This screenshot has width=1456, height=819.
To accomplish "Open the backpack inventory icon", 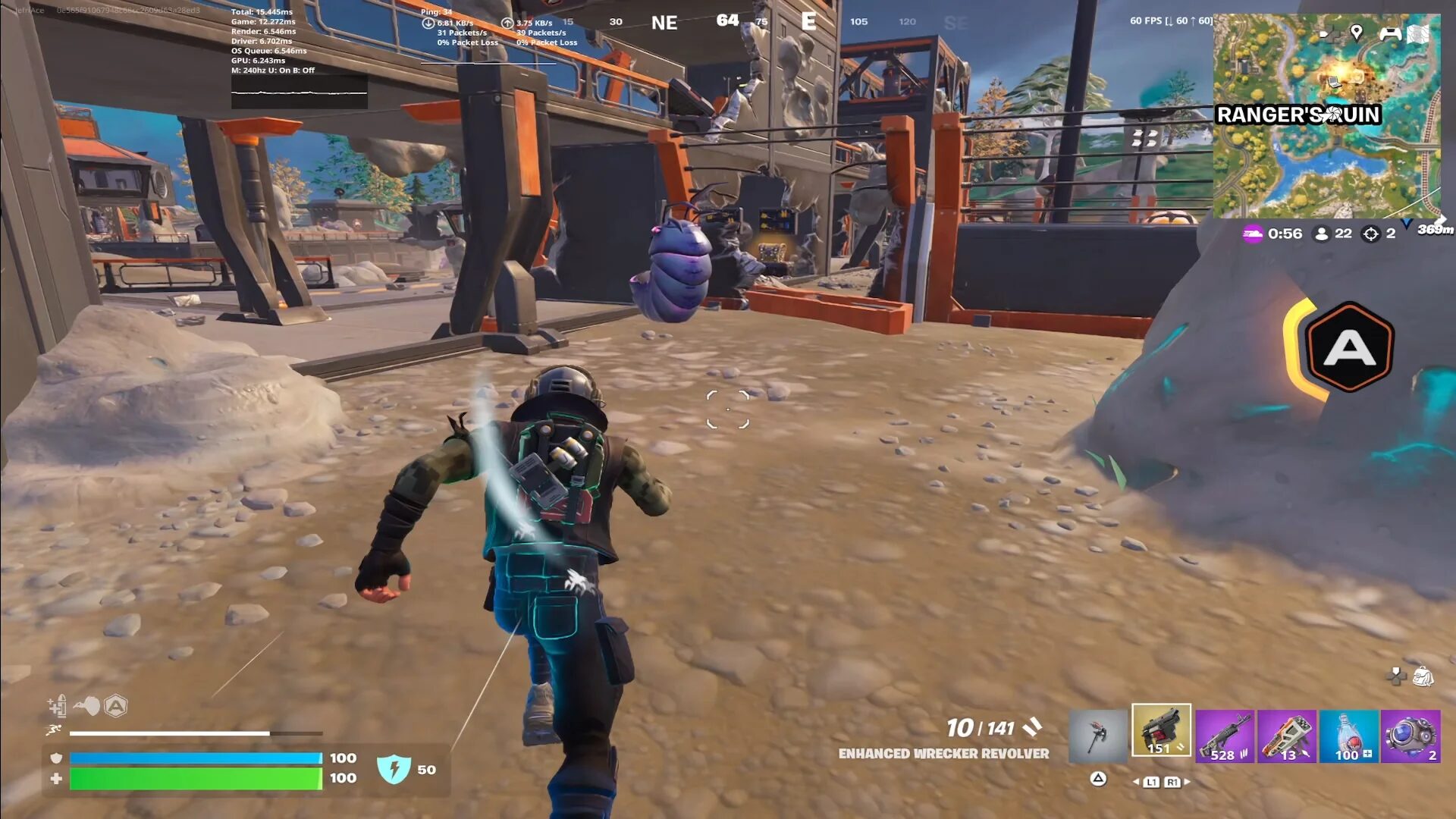I will (1423, 676).
